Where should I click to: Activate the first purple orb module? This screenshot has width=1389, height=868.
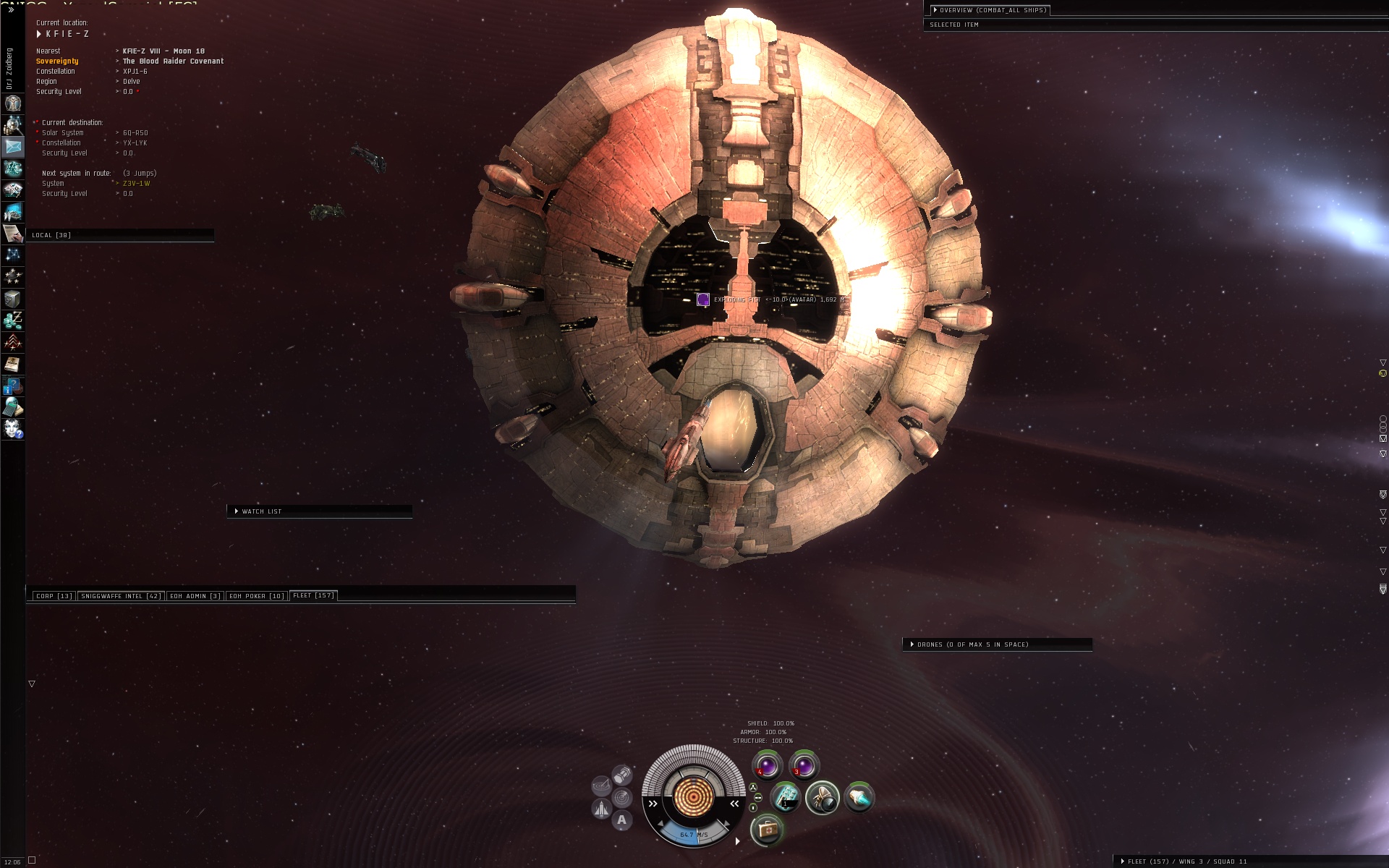(x=767, y=765)
